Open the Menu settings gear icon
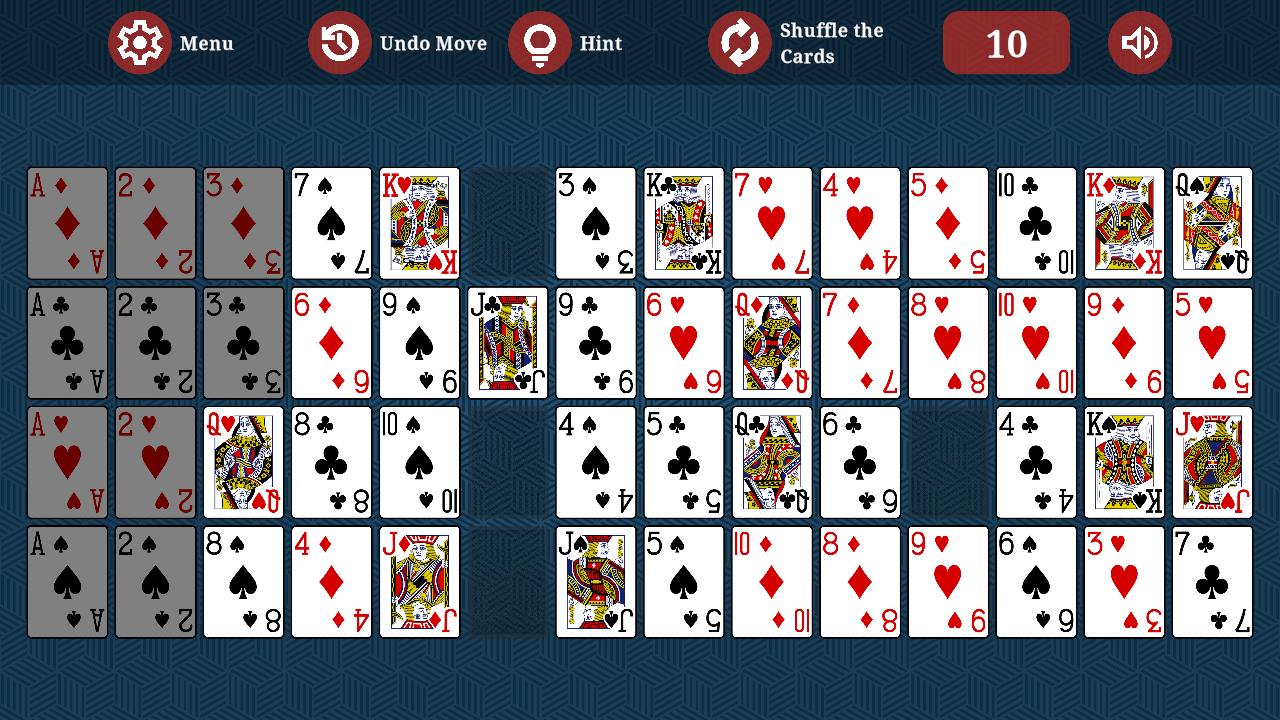1280x720 pixels. [x=140, y=43]
